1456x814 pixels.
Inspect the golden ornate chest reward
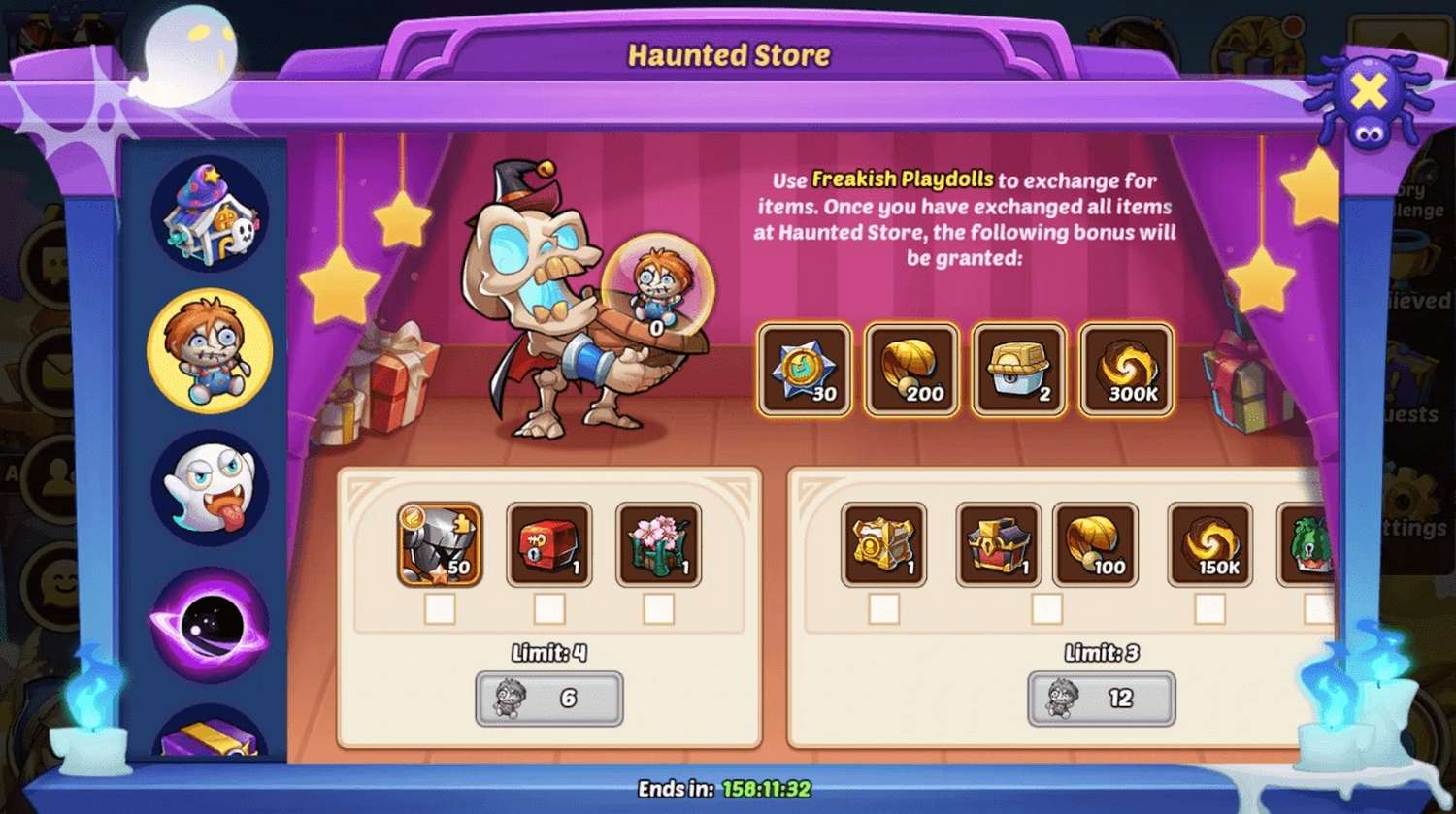(x=883, y=544)
